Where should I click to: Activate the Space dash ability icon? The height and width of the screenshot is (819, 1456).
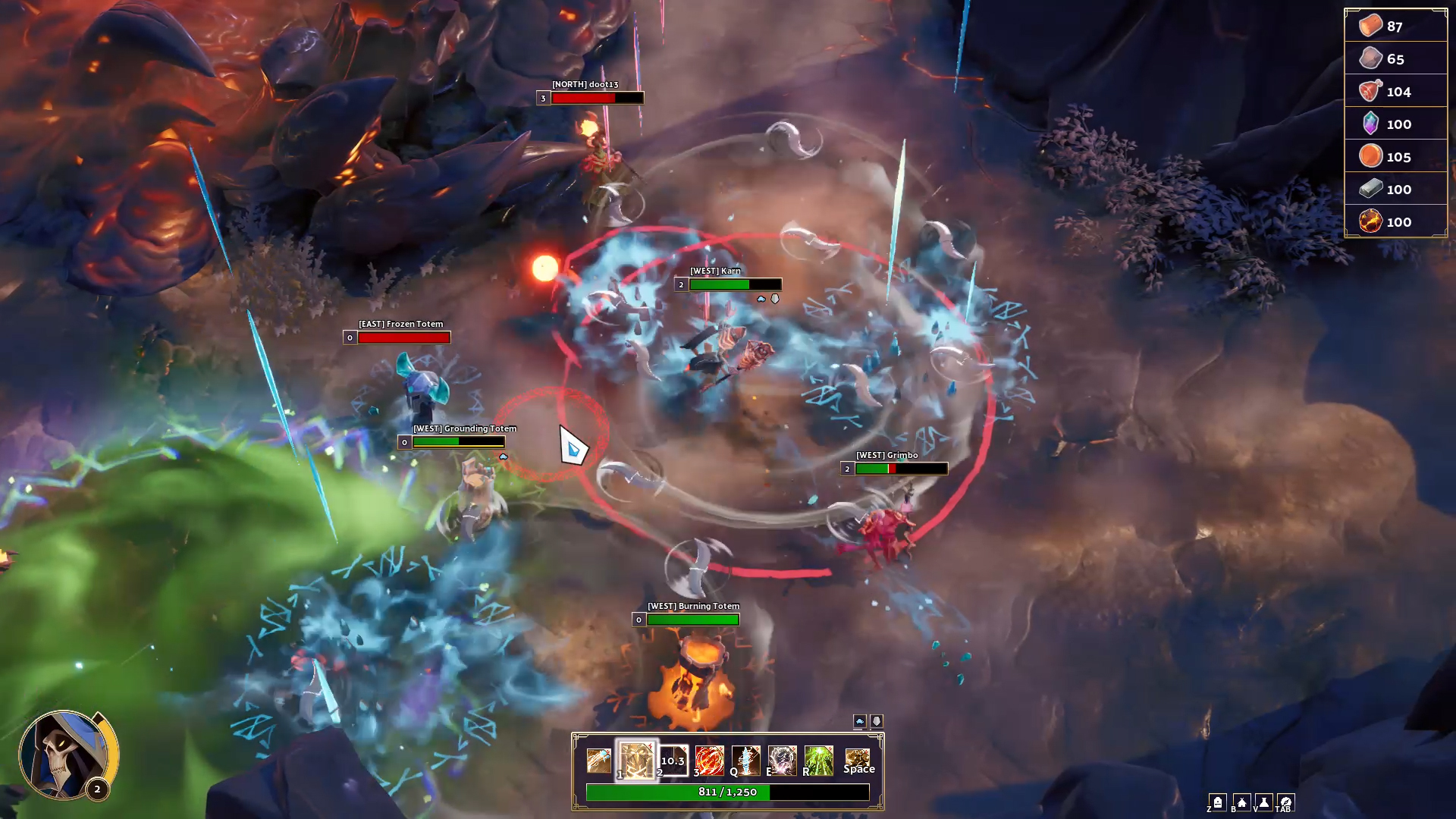pos(858,761)
